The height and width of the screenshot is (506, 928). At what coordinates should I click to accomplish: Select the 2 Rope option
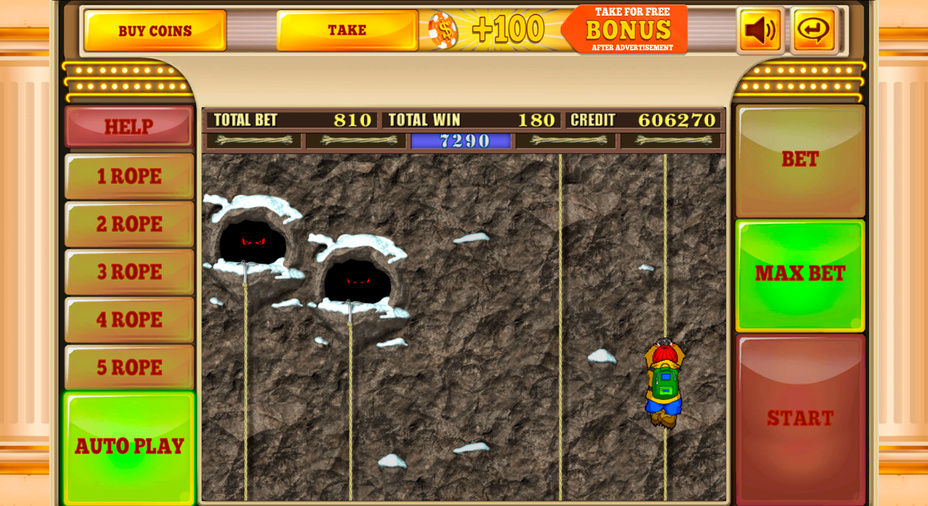click(x=129, y=224)
